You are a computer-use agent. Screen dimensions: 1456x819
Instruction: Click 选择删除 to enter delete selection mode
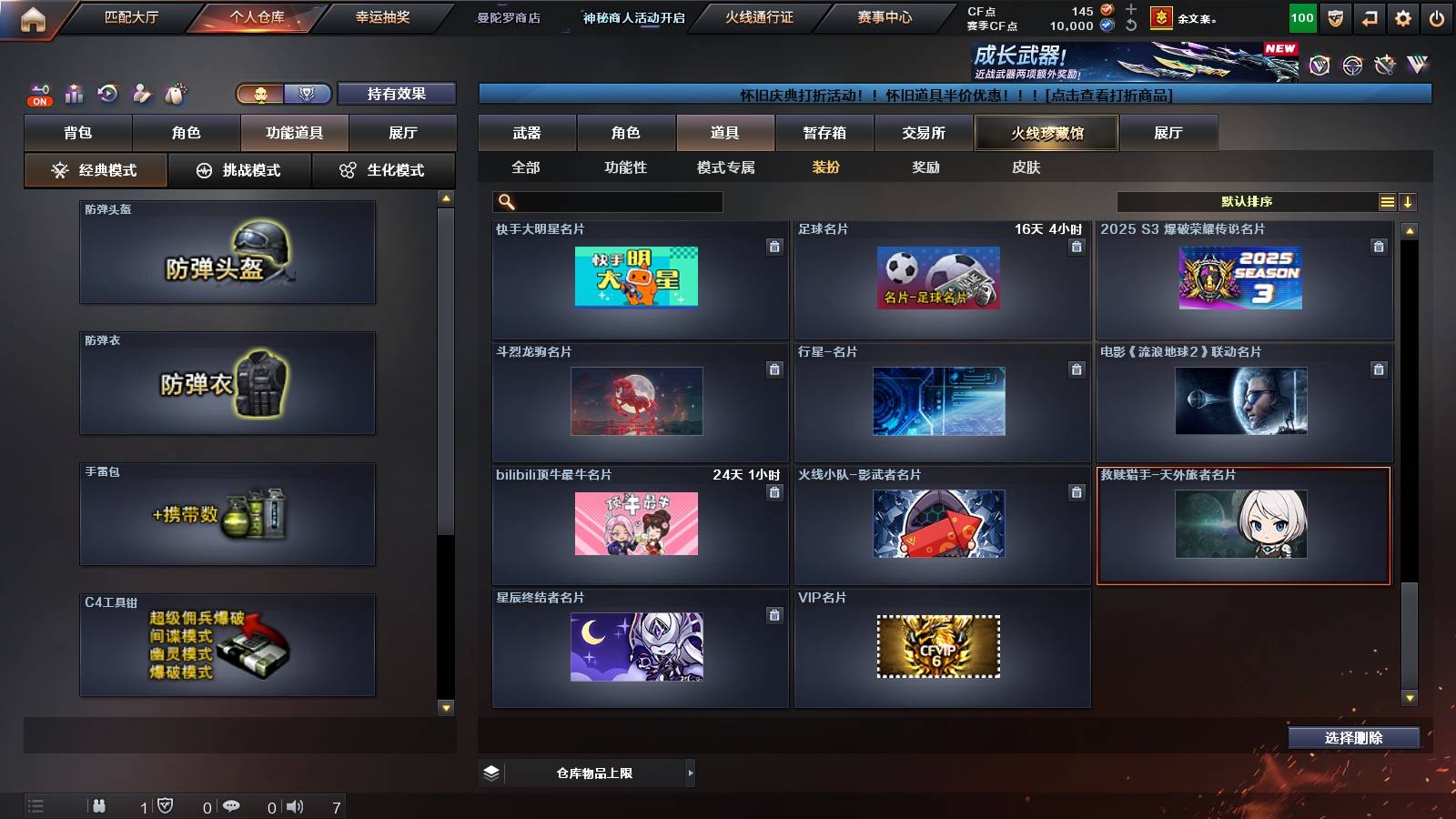pos(1353,738)
